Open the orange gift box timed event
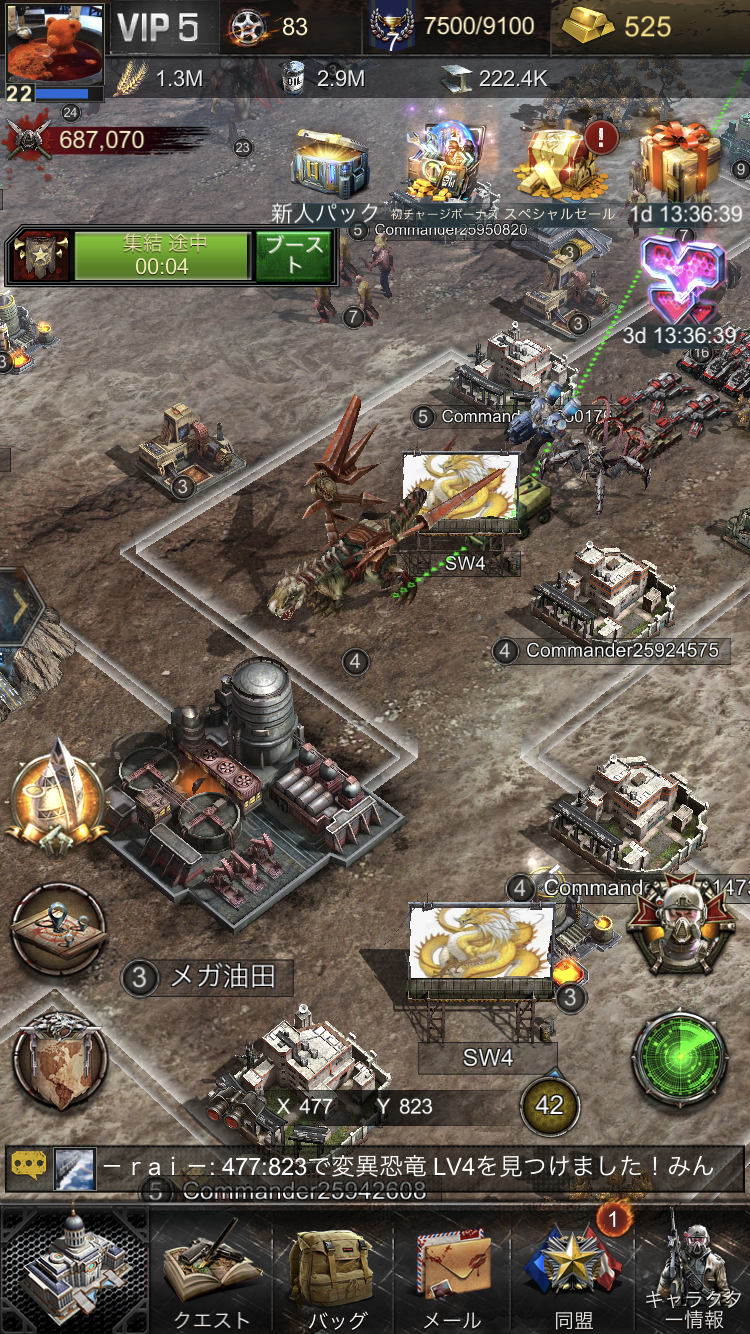750x1334 pixels. coord(684,162)
